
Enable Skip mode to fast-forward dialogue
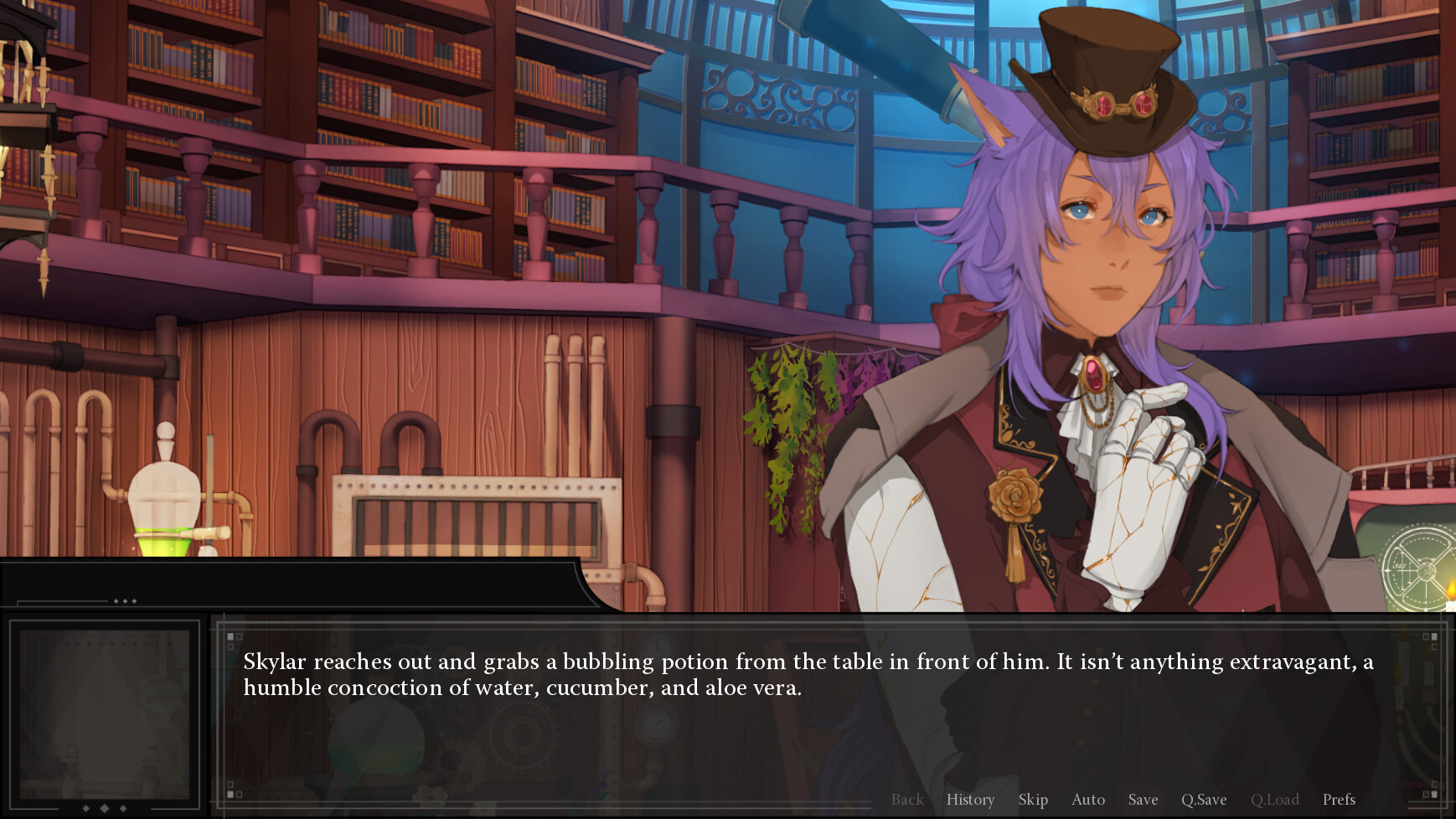[1034, 801]
